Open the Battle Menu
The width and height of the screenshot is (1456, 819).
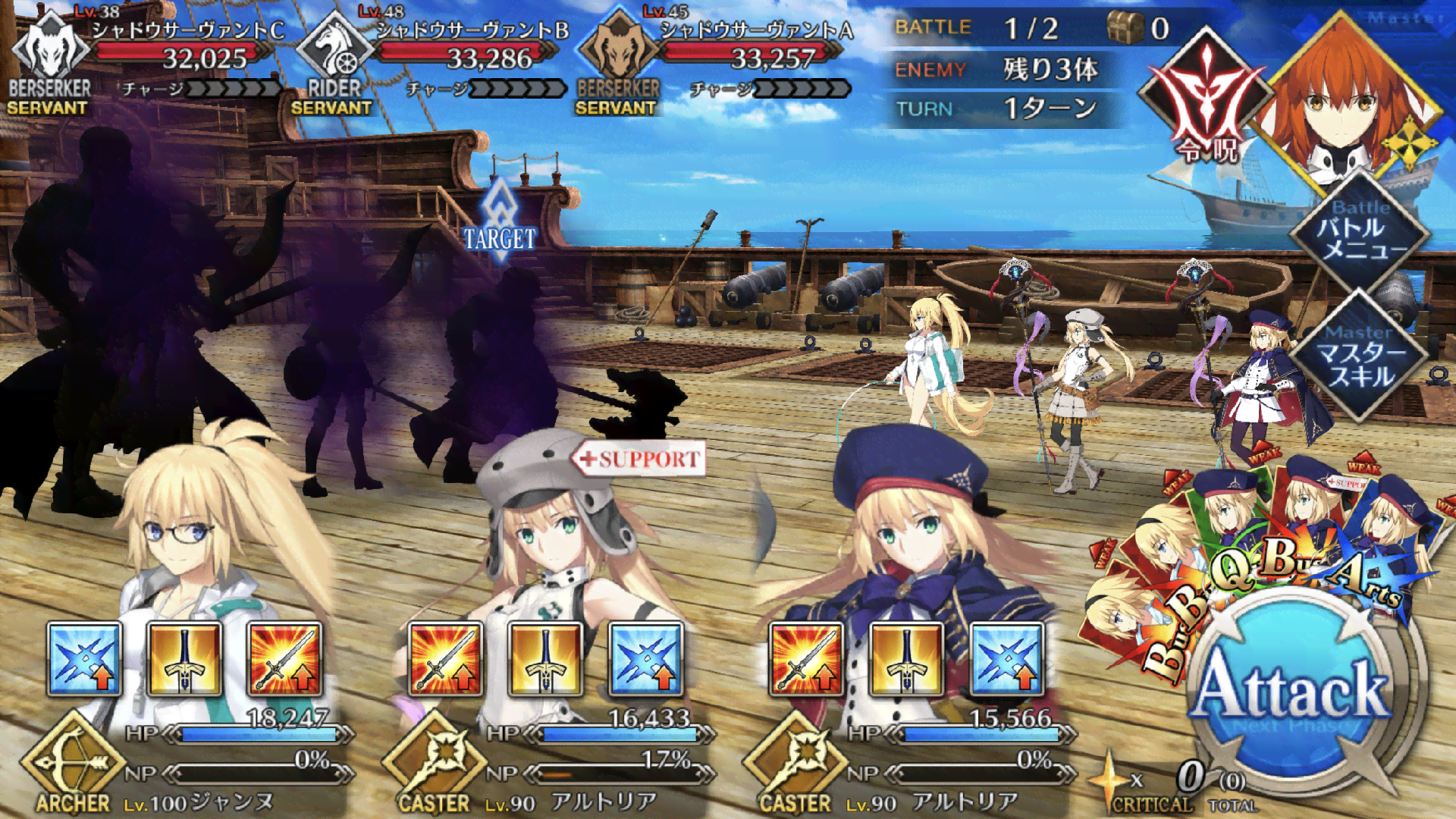1360,234
